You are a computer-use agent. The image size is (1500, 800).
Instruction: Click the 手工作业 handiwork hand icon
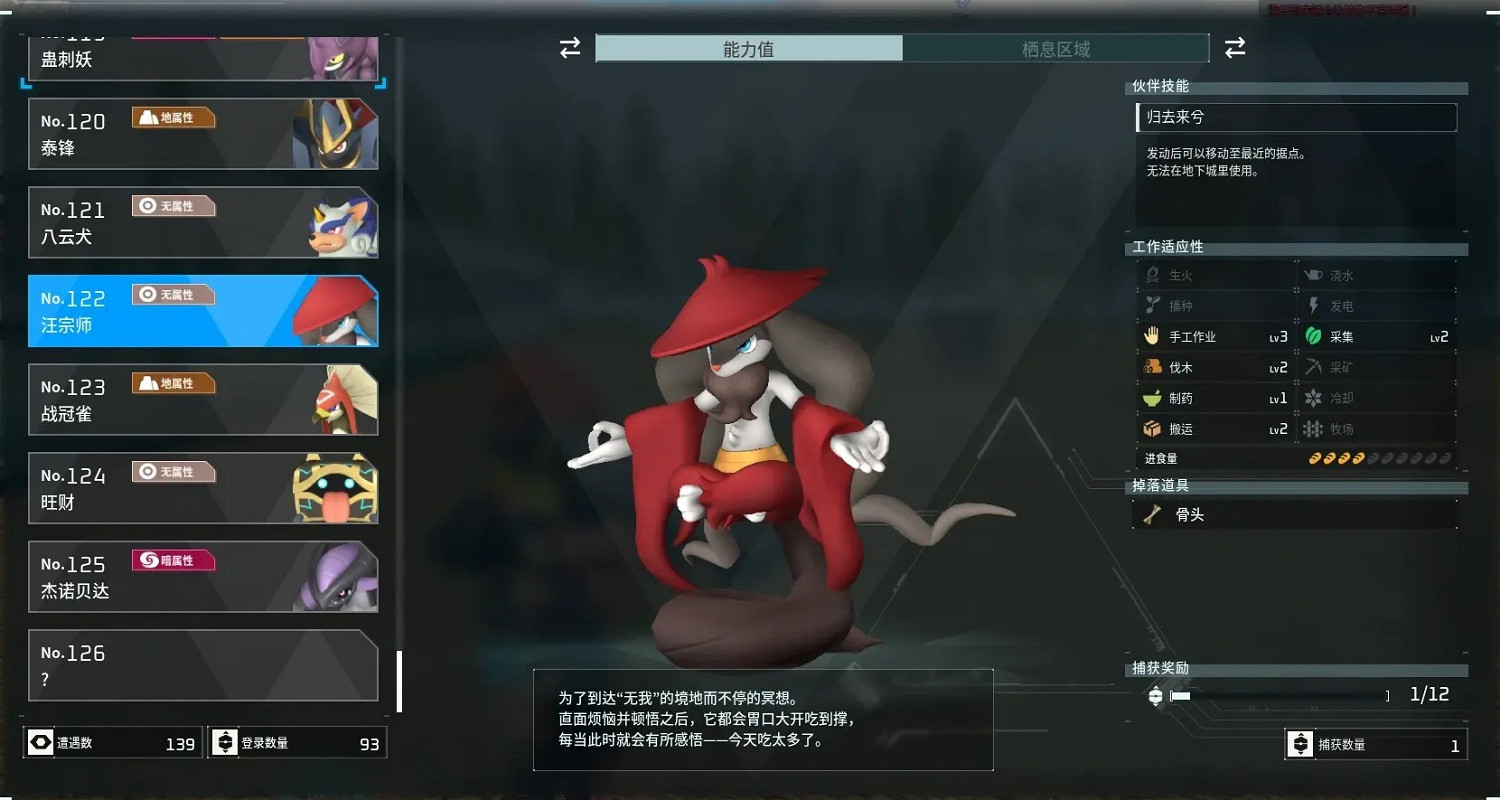1152,336
